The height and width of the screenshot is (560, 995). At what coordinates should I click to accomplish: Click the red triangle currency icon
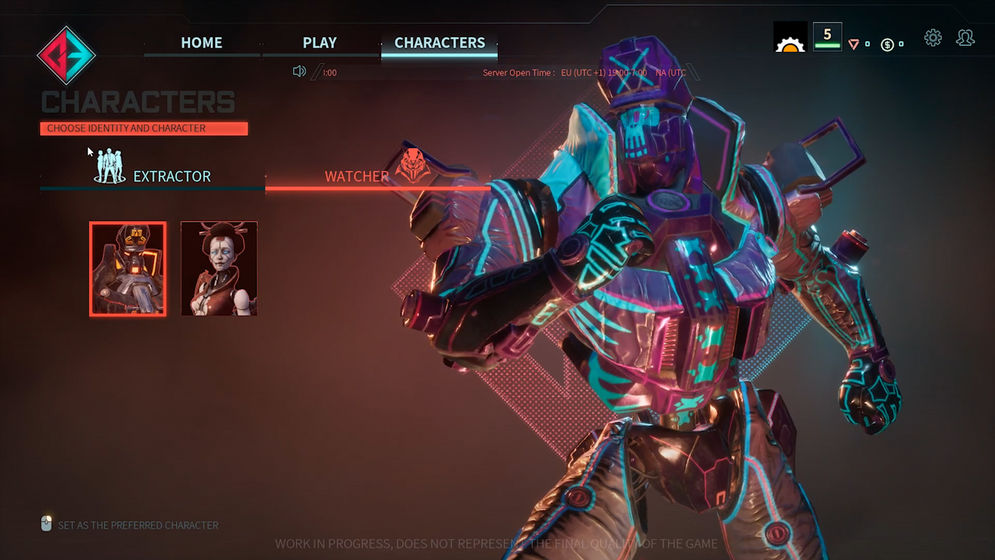click(x=853, y=45)
